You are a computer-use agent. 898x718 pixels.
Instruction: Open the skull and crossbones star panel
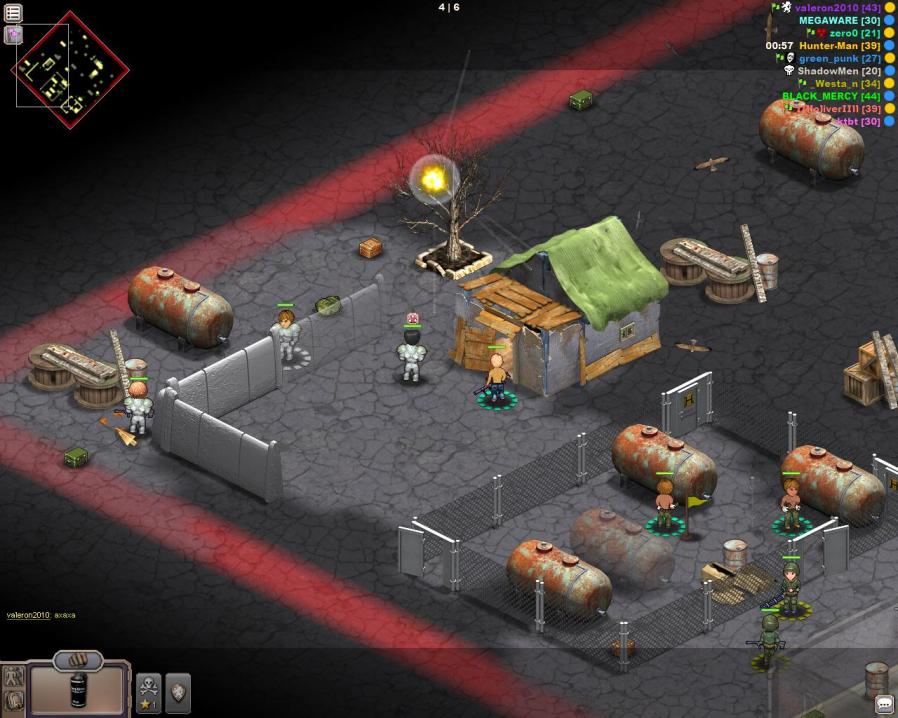(x=148, y=692)
